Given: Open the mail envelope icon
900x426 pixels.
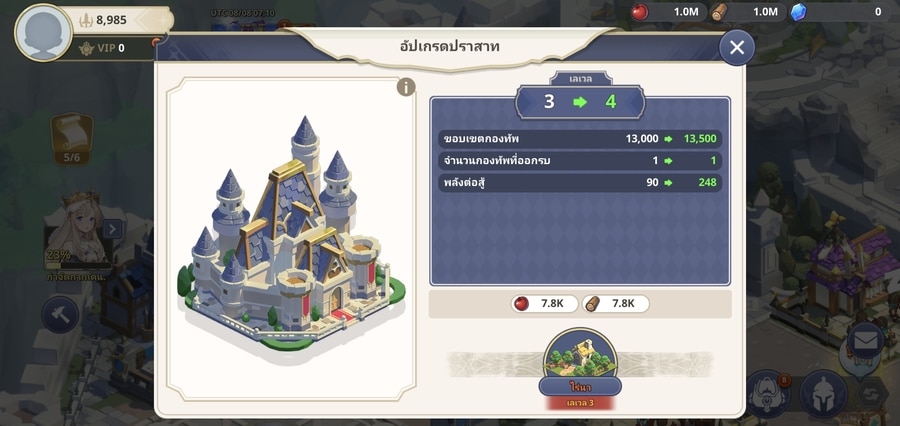Looking at the screenshot, I should 865,341.
